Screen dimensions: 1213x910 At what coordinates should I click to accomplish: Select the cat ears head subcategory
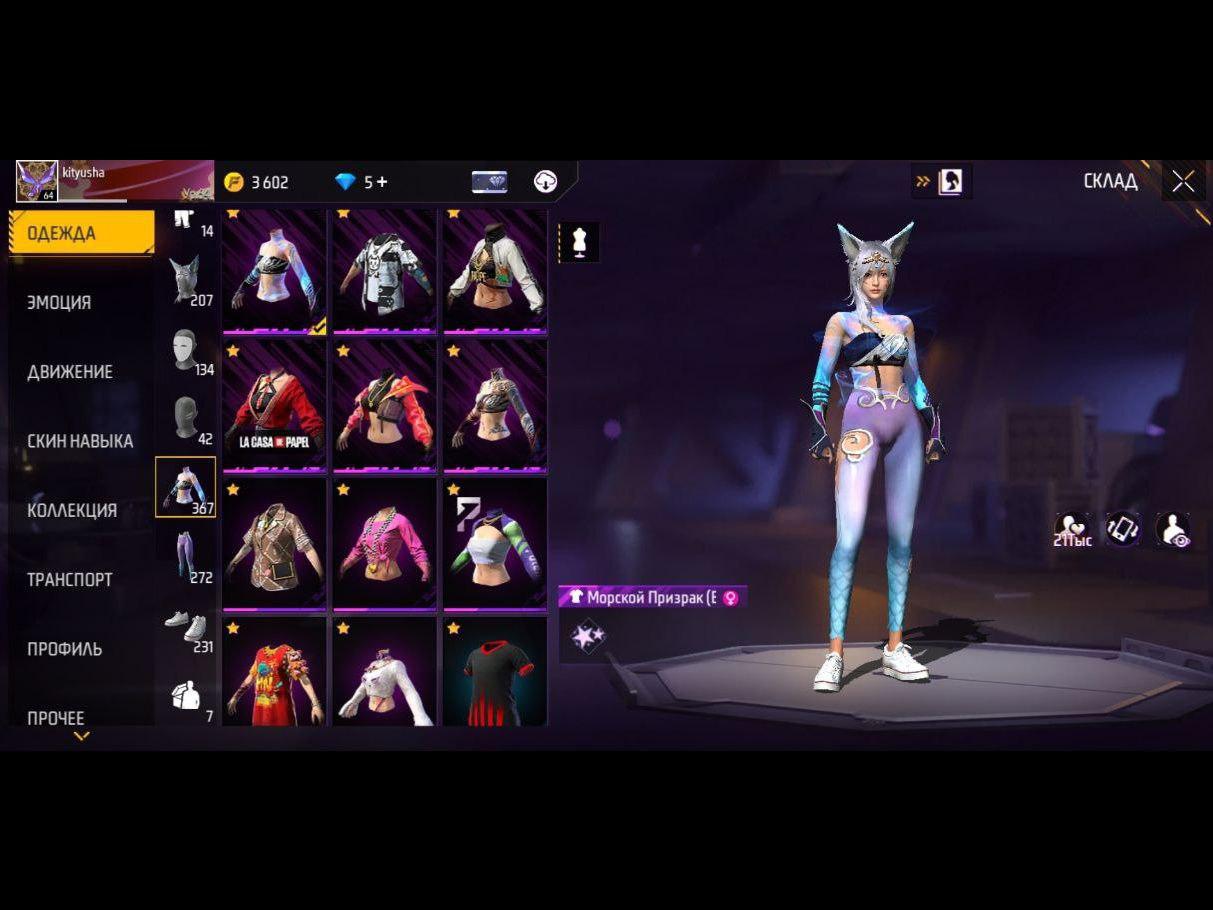tap(185, 279)
